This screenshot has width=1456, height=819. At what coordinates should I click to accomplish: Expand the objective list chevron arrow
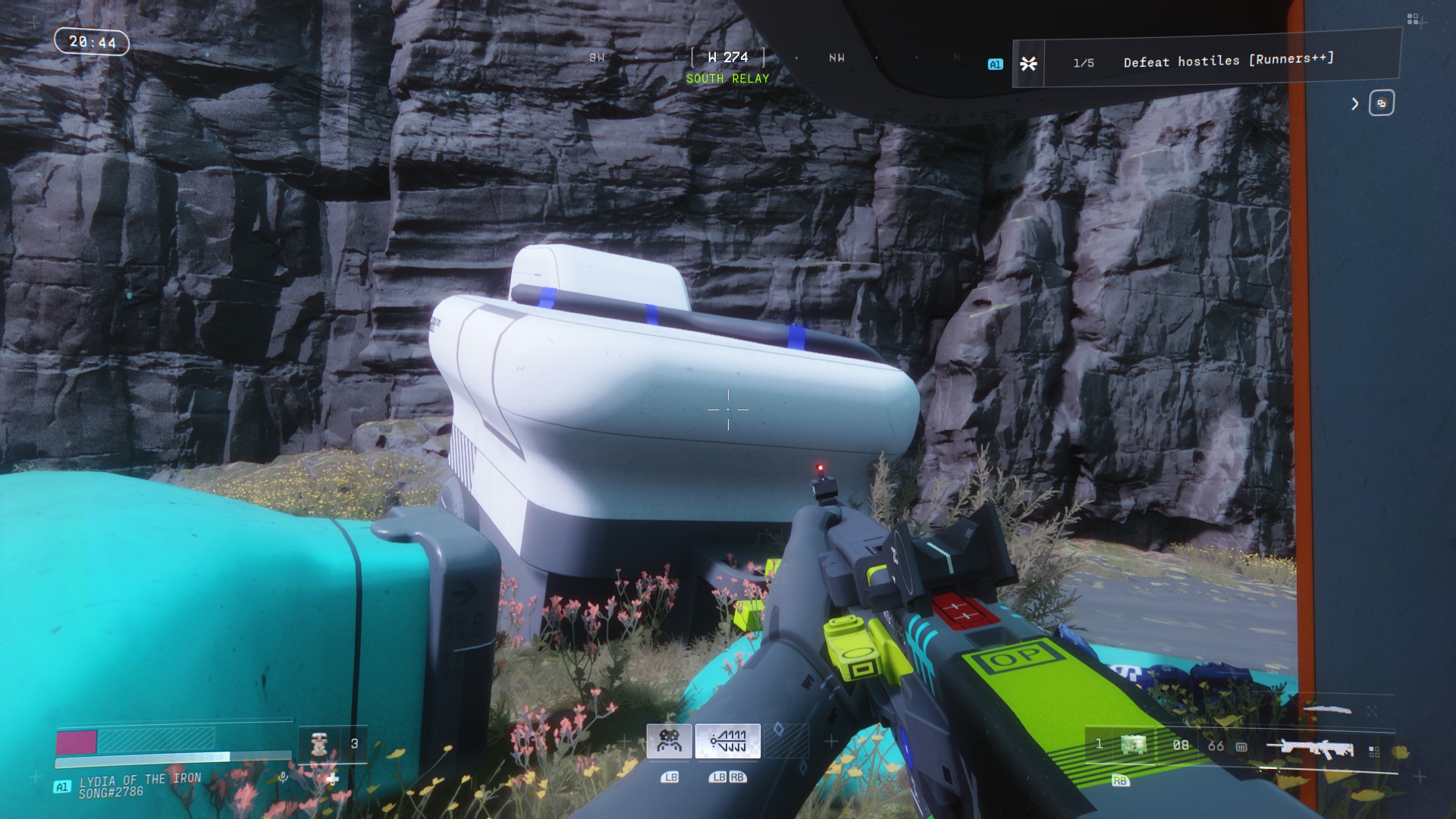(1355, 104)
